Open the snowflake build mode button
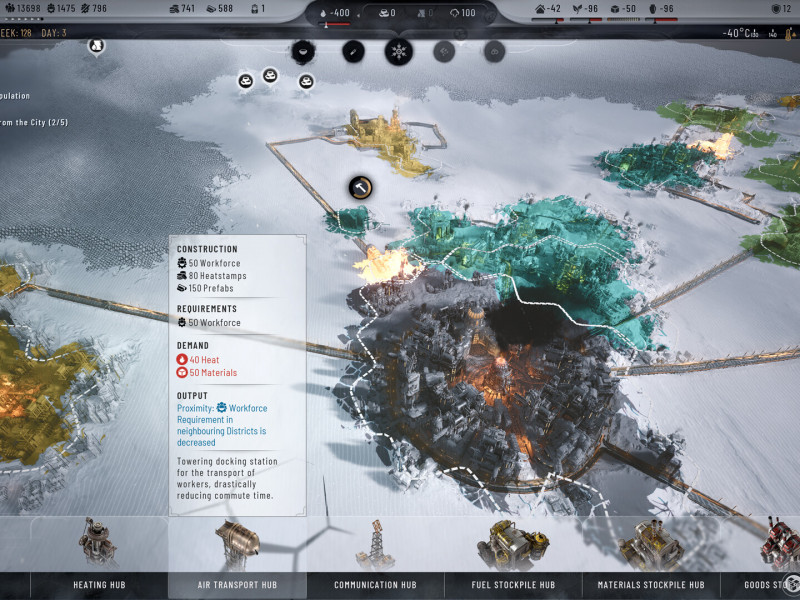This screenshot has width=800, height=600. [399, 51]
